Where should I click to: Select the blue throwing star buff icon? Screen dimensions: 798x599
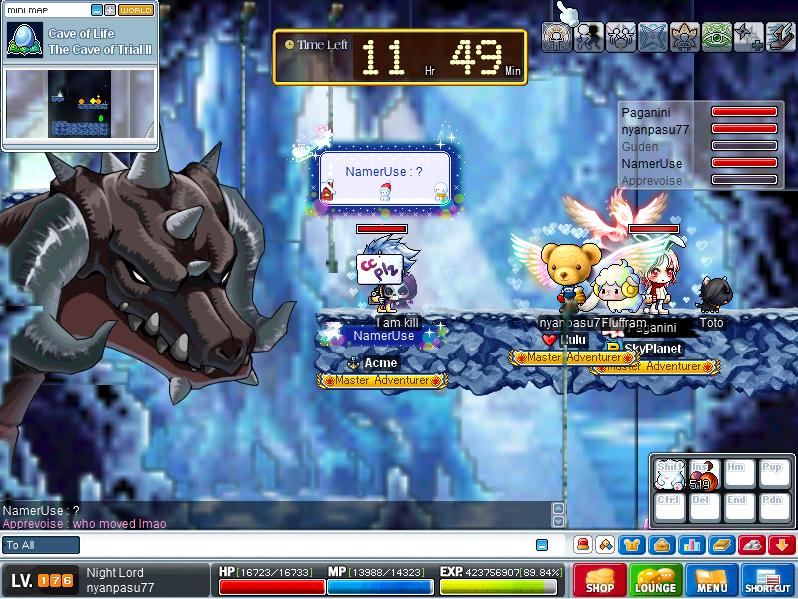click(652, 37)
